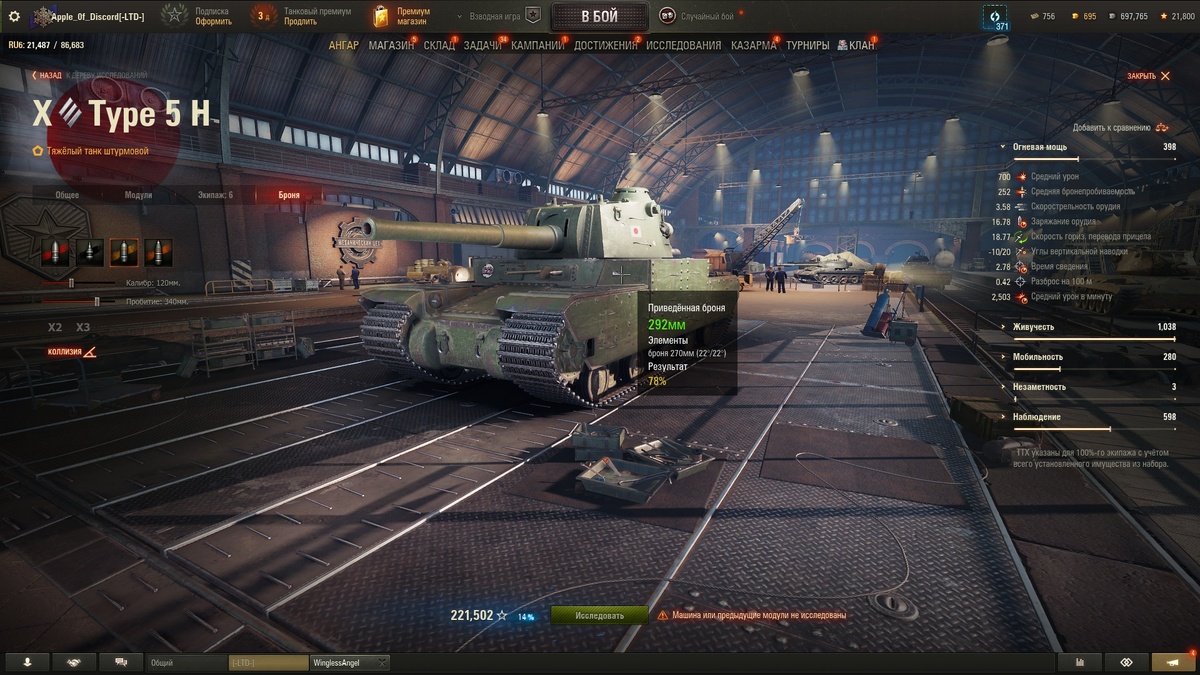Switch to the Общее tab

[67, 195]
